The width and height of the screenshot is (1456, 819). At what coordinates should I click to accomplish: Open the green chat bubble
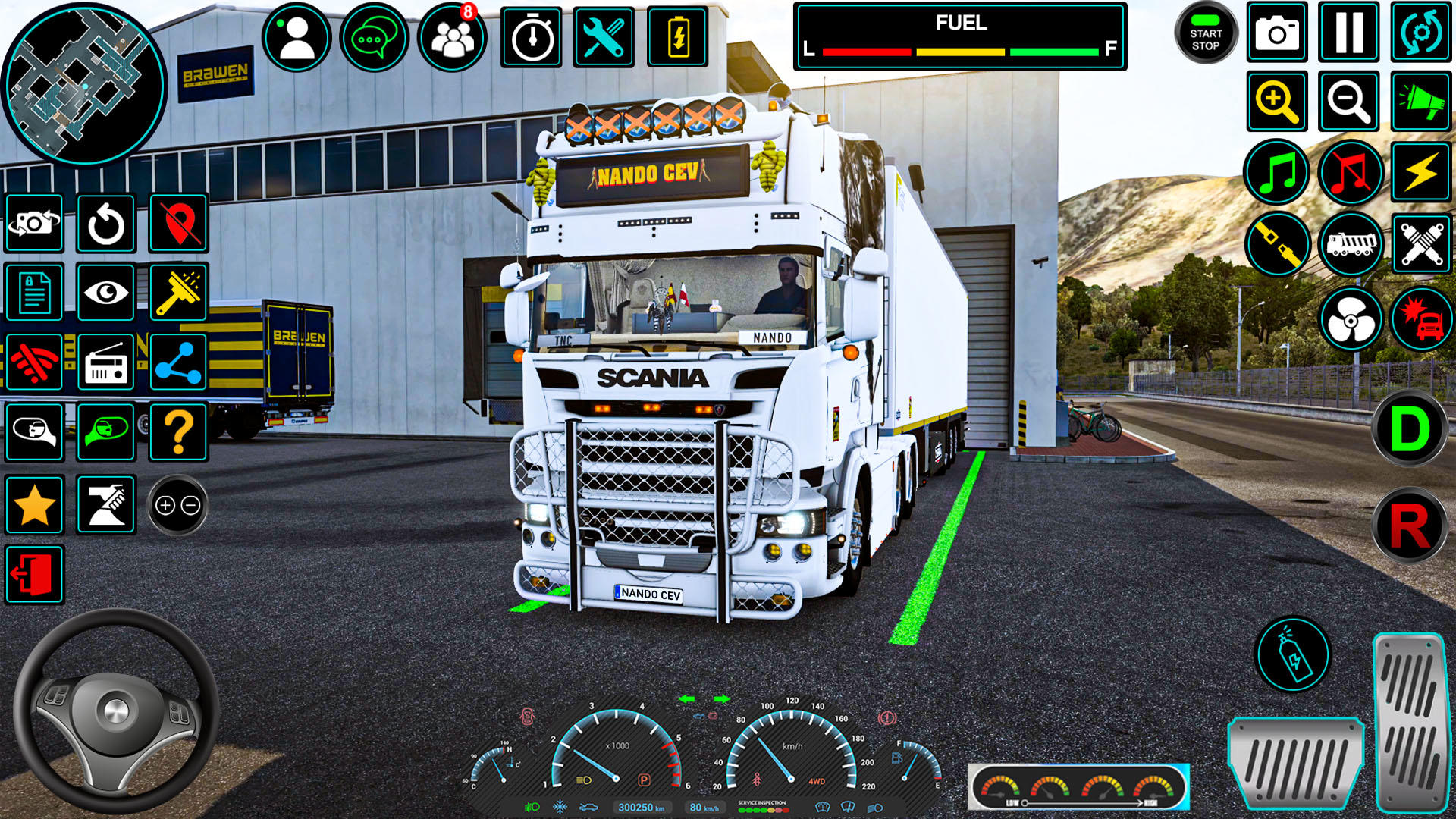click(374, 37)
